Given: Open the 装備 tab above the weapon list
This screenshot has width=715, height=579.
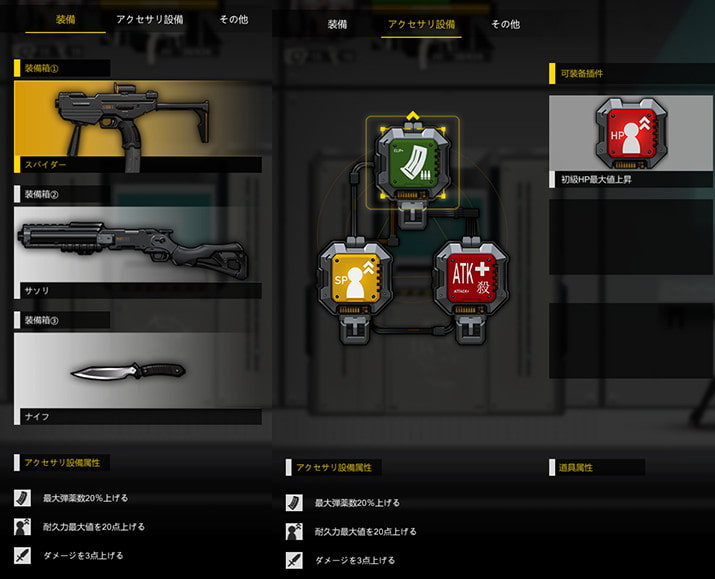Looking at the screenshot, I should (65, 19).
